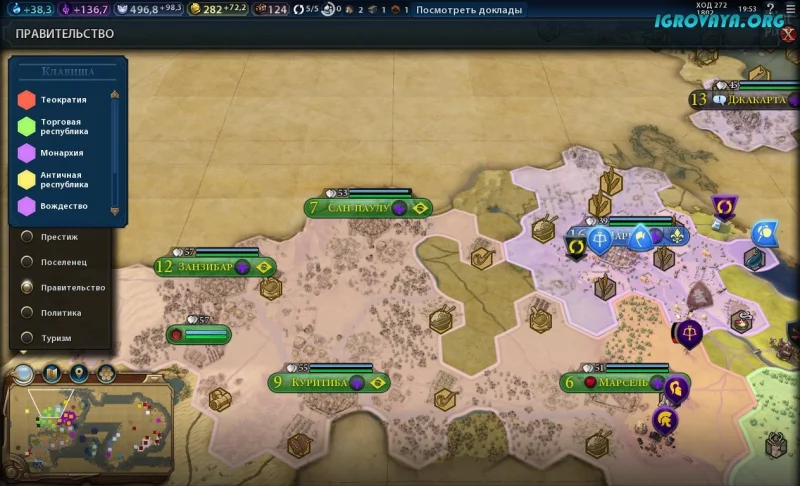Image resolution: width=800 pixels, height=486 pixels.
Task: Open the question mark help icon
Action: (x=770, y=8)
